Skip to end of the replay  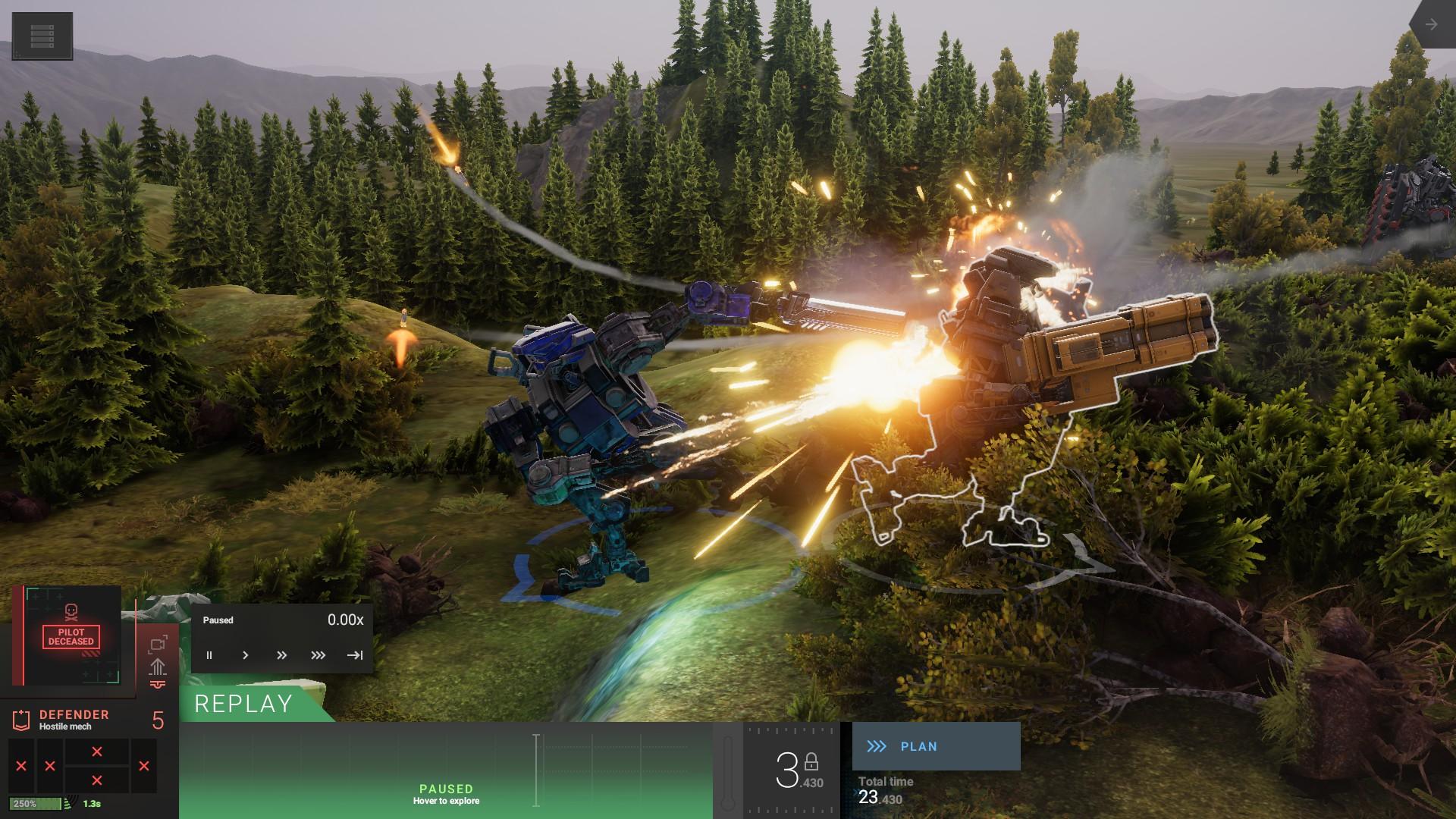[354, 655]
